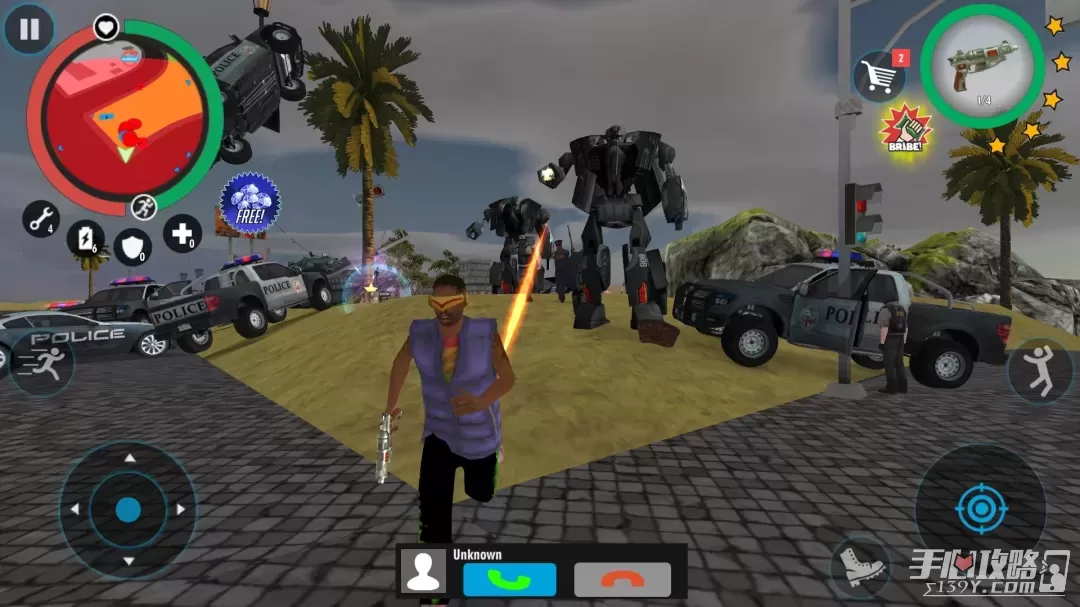Activate the battery energy item
This screenshot has height=607, width=1080.
(85, 239)
